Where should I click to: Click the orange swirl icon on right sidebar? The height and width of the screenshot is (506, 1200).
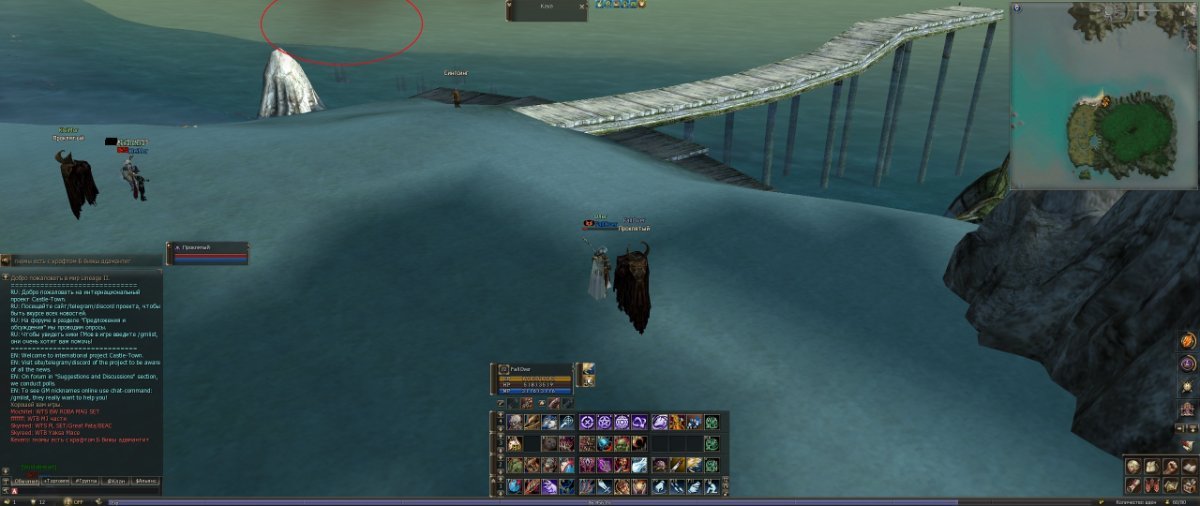1188,342
